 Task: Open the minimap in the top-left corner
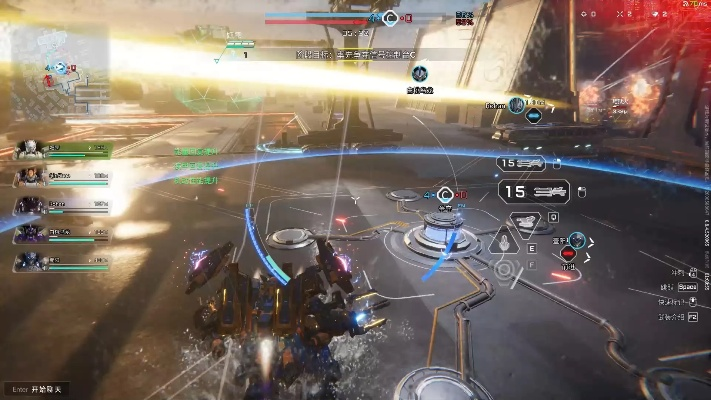pyautogui.click(x=62, y=72)
